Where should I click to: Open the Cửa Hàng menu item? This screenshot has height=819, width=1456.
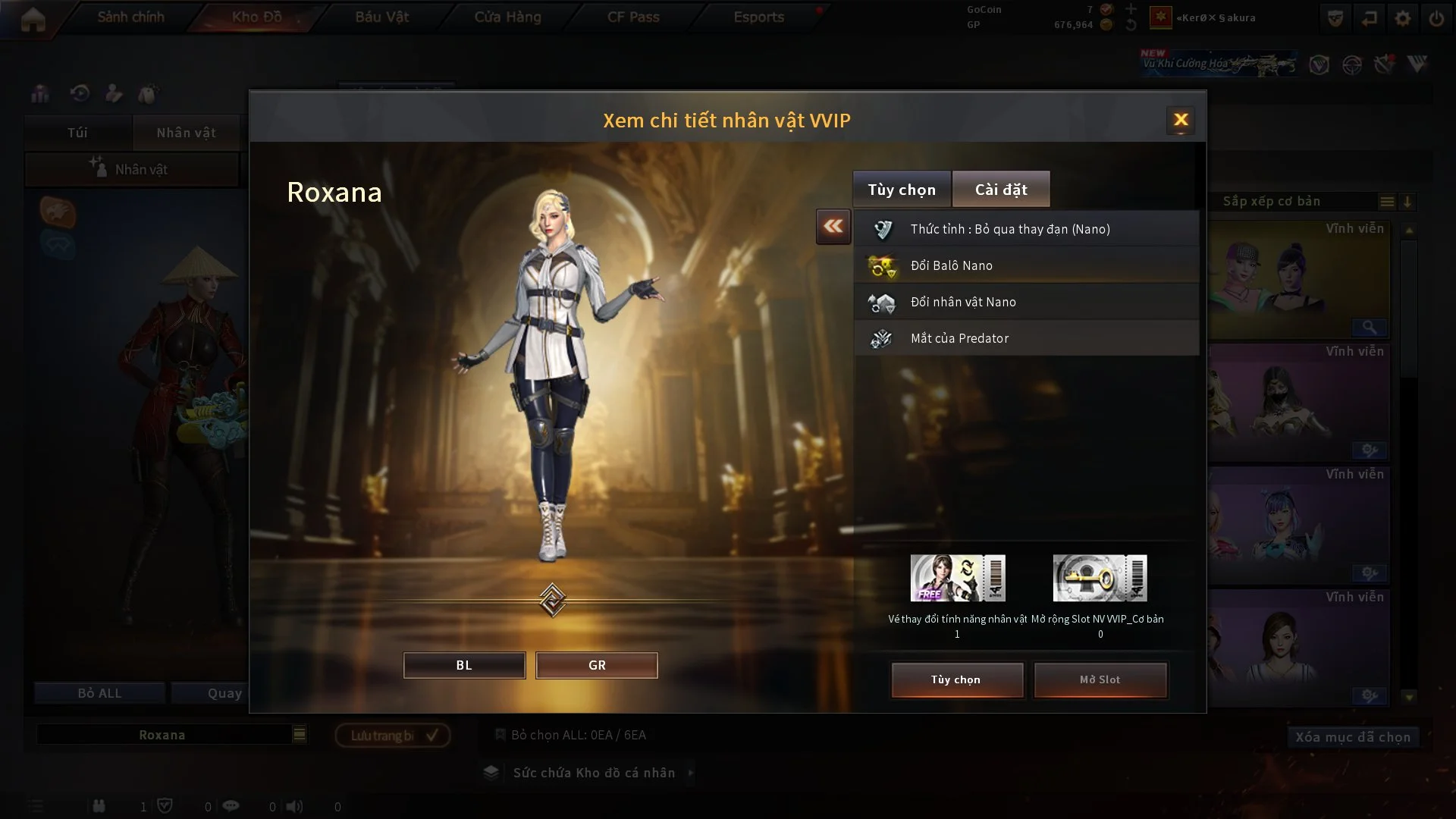507,17
